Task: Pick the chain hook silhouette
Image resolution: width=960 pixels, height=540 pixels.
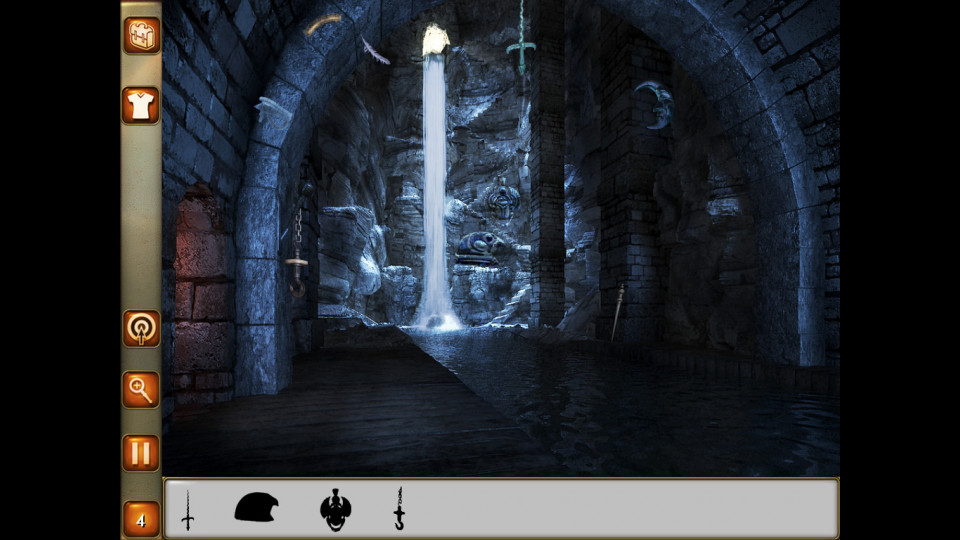Action: click(399, 509)
